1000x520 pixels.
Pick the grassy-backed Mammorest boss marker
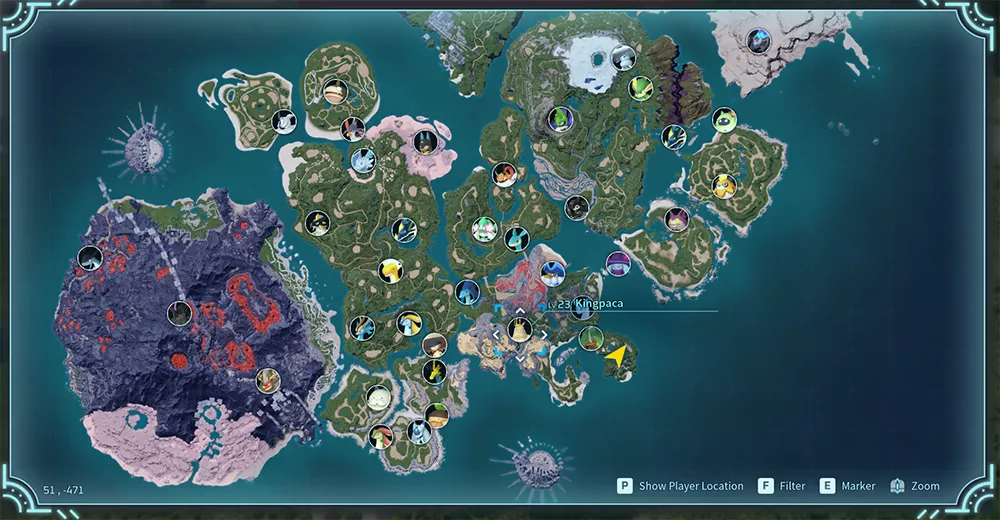(591, 338)
